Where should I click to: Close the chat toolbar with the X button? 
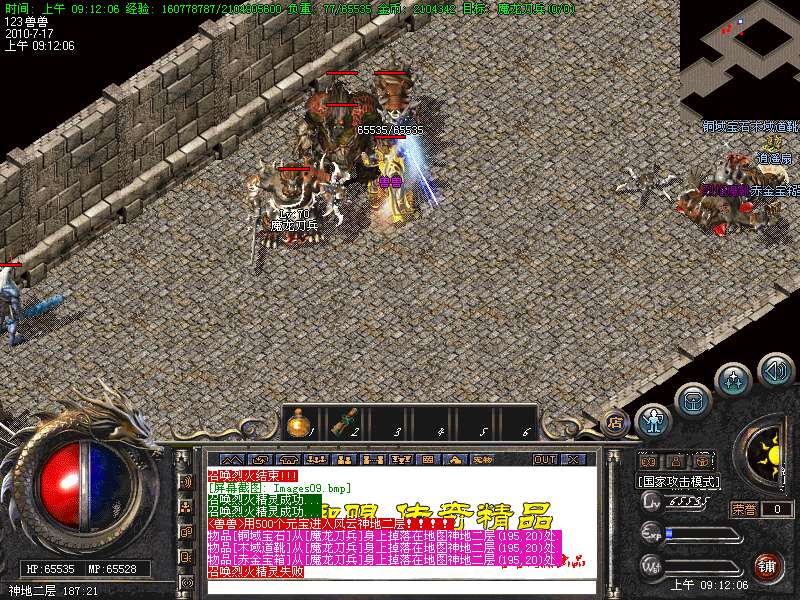tap(573, 459)
